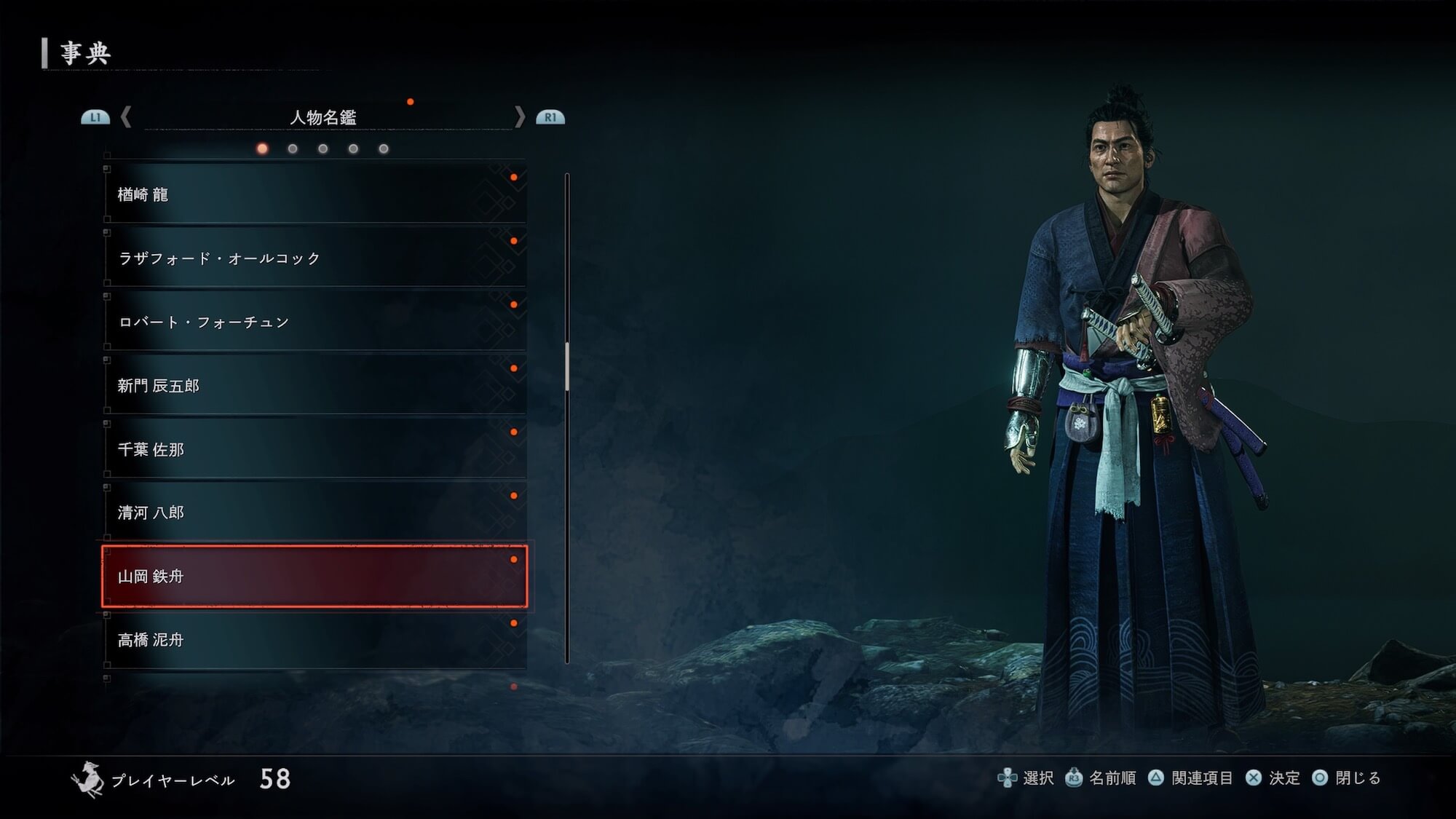Open the 千葉 佐那 entry
The width and height of the screenshot is (1456, 819).
[314, 449]
